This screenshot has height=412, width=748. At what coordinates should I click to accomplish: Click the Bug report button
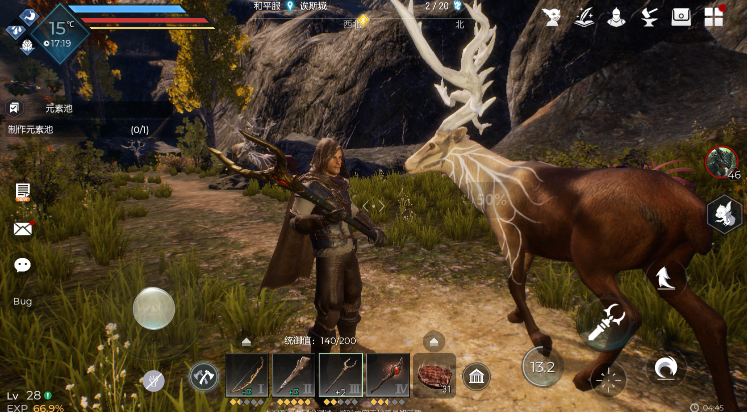coord(22,301)
